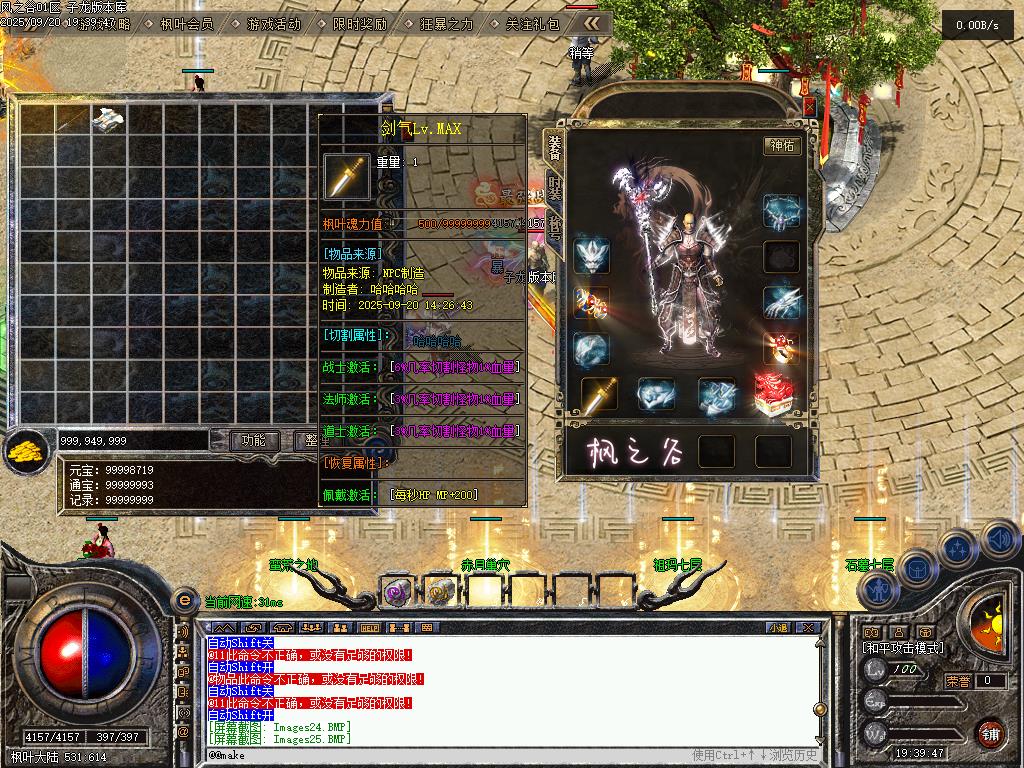Open the 枫叶会员 menu entry

(186, 24)
